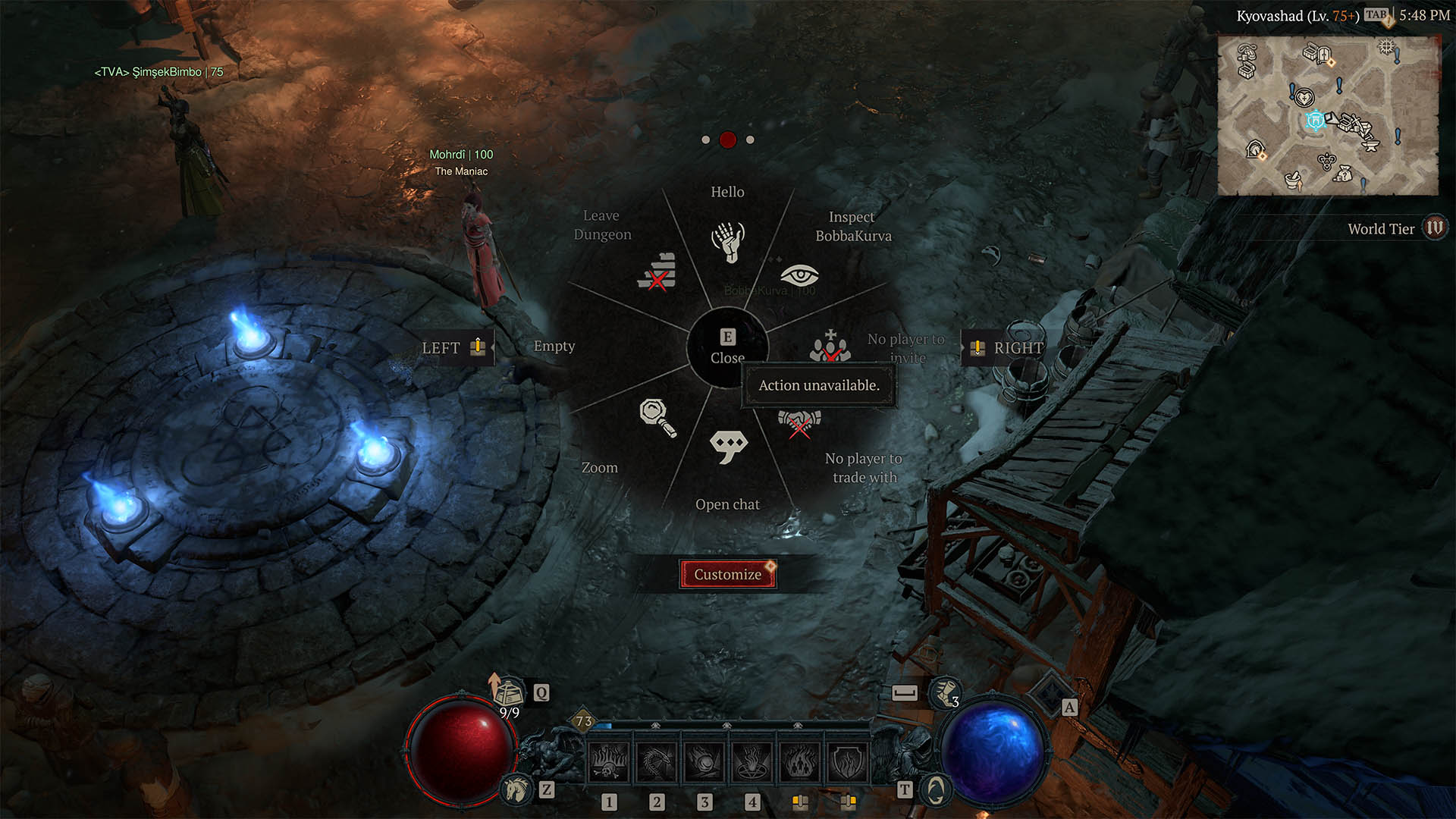
Task: Summon the mount with the horse icon
Action: coord(517,789)
